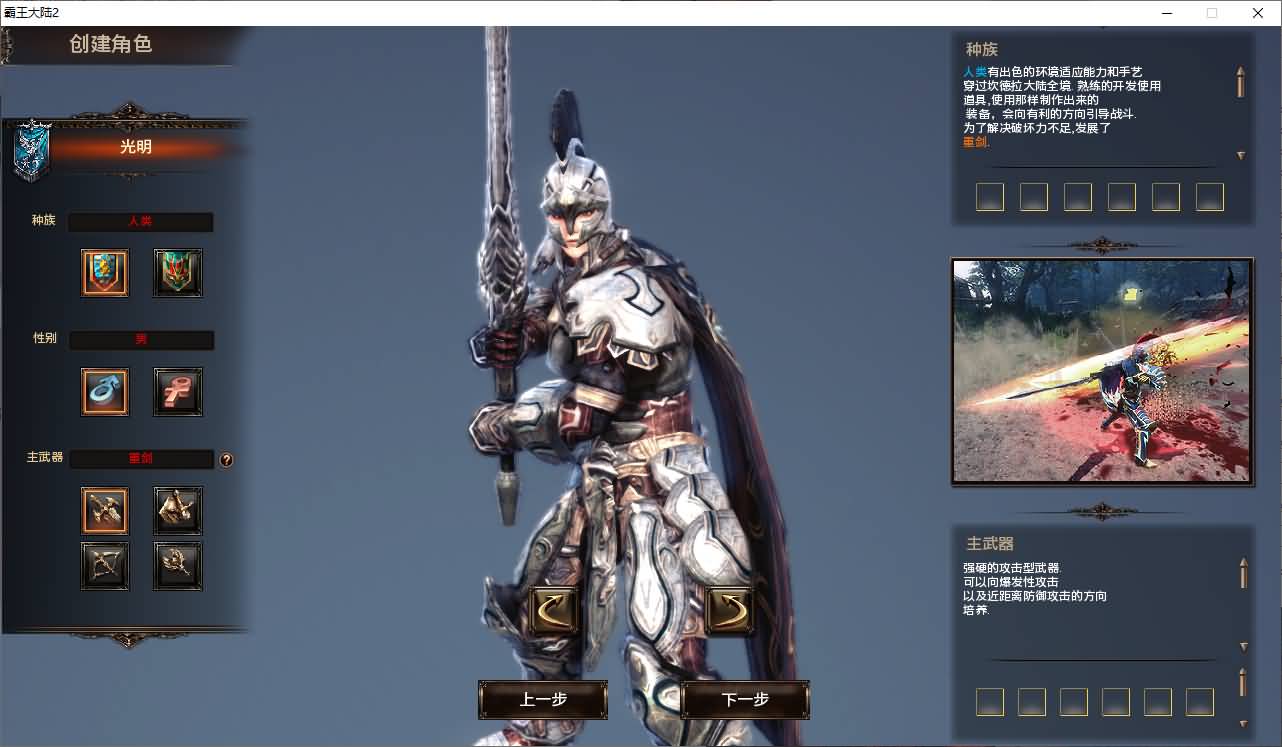Select the female gender symbol
Viewport: 1282px width, 747px height.
click(177, 391)
